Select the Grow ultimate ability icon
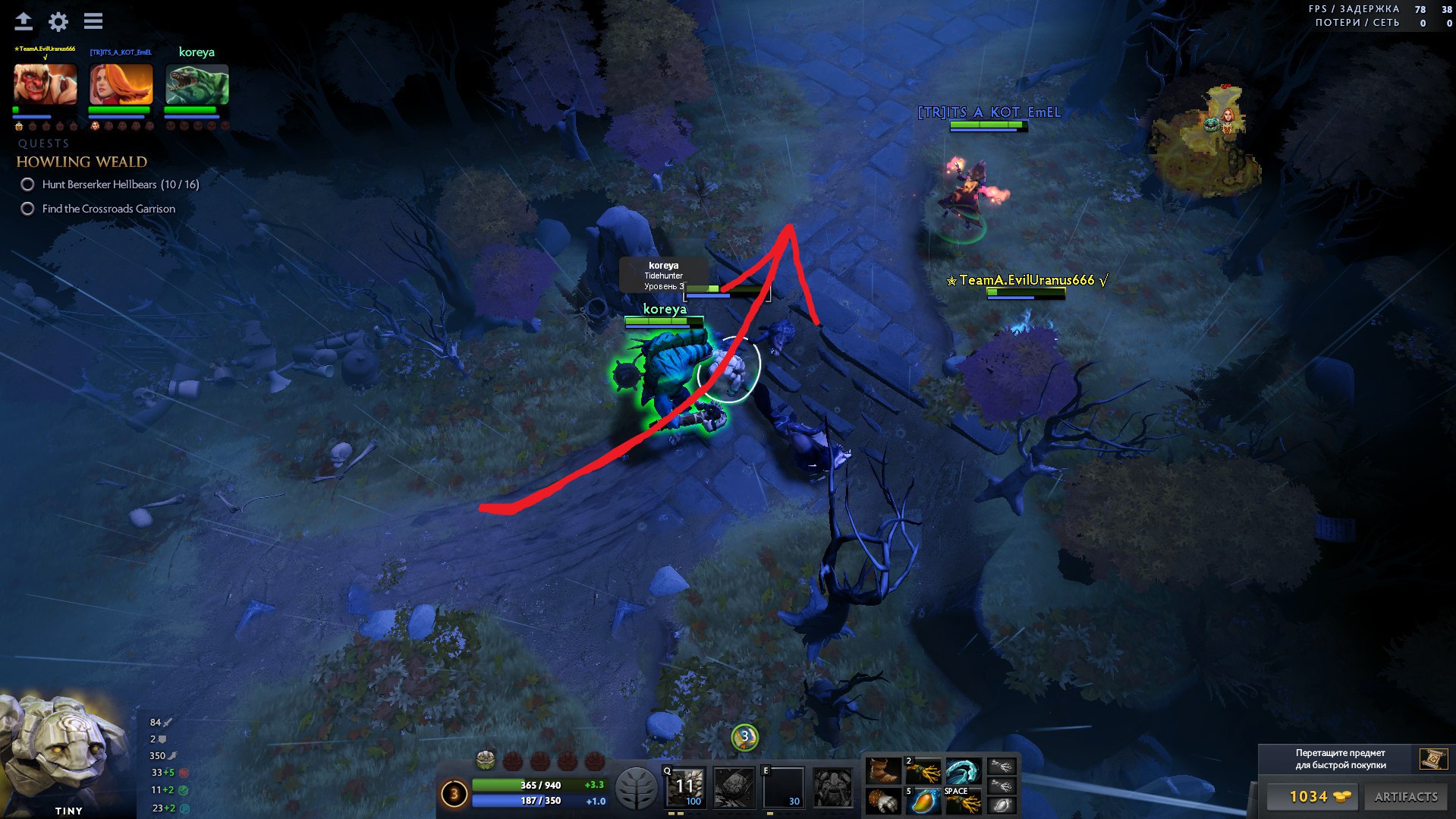 (833, 786)
